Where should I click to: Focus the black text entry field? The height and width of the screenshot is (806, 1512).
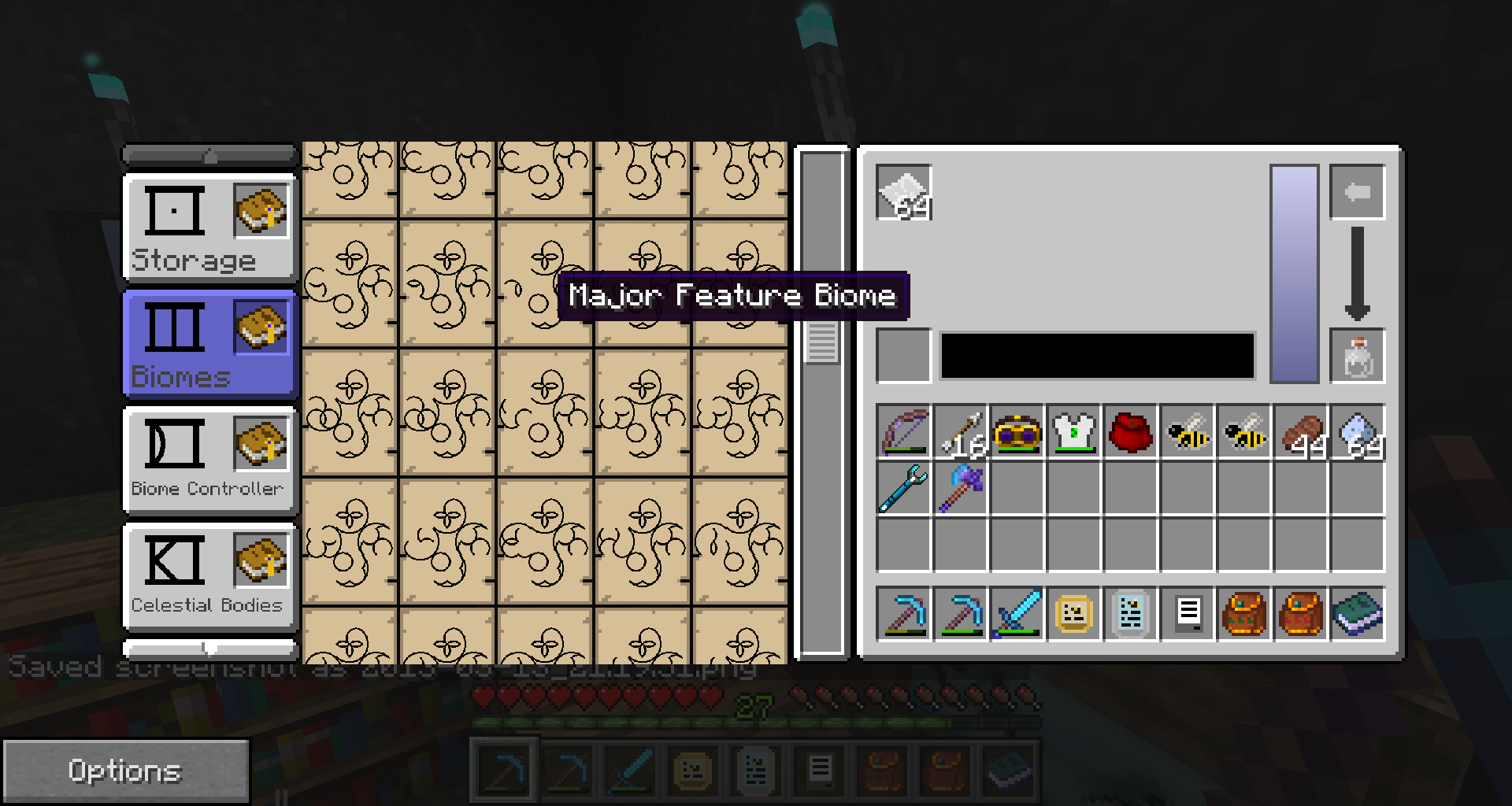pos(1097,357)
